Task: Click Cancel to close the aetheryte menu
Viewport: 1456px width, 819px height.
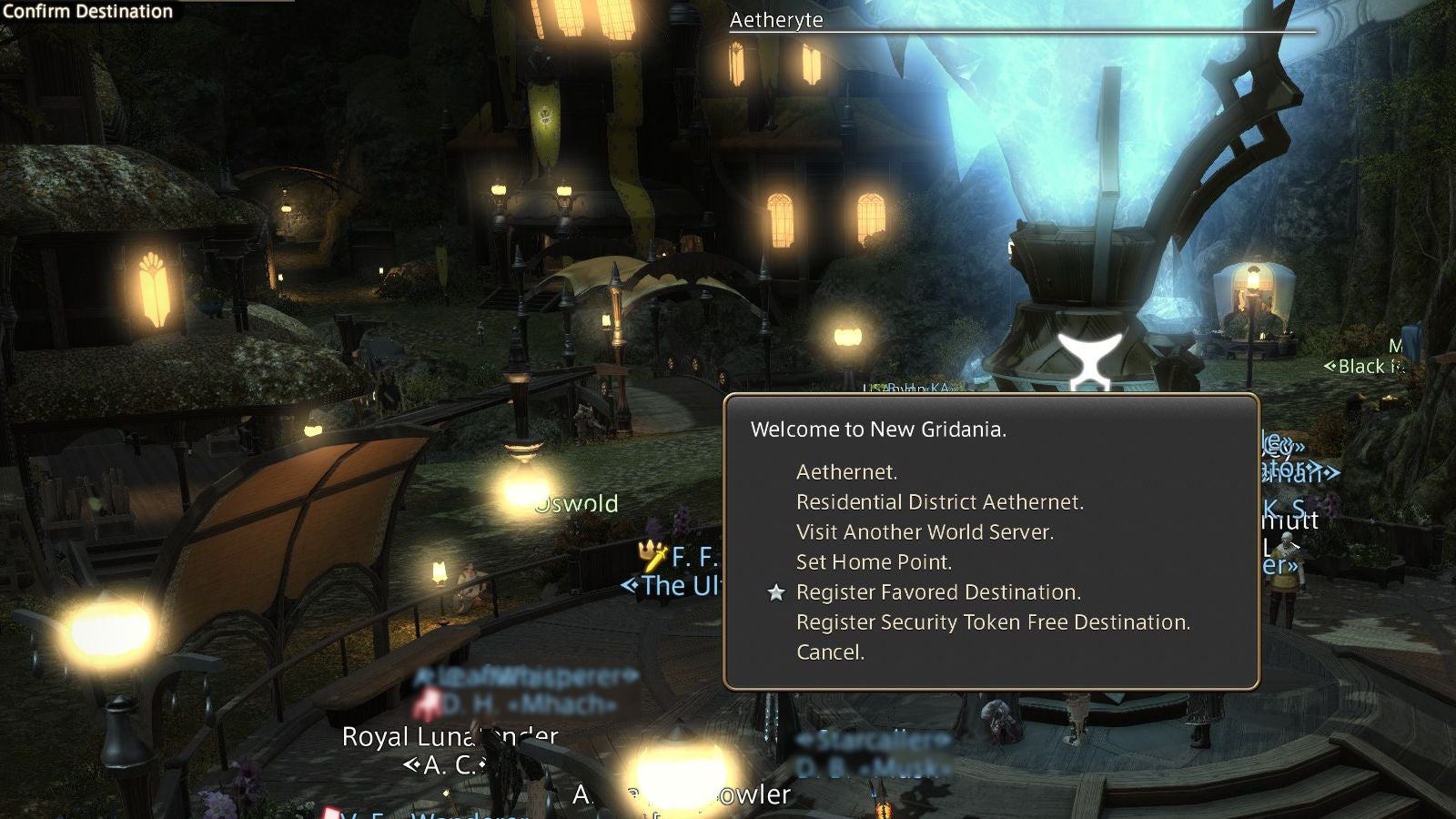Action: pos(828,652)
